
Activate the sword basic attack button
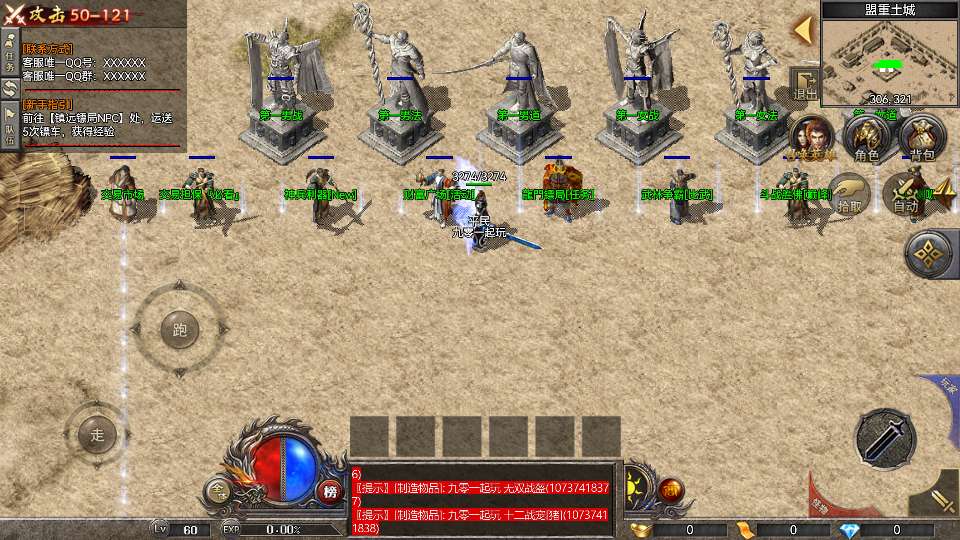[884, 437]
